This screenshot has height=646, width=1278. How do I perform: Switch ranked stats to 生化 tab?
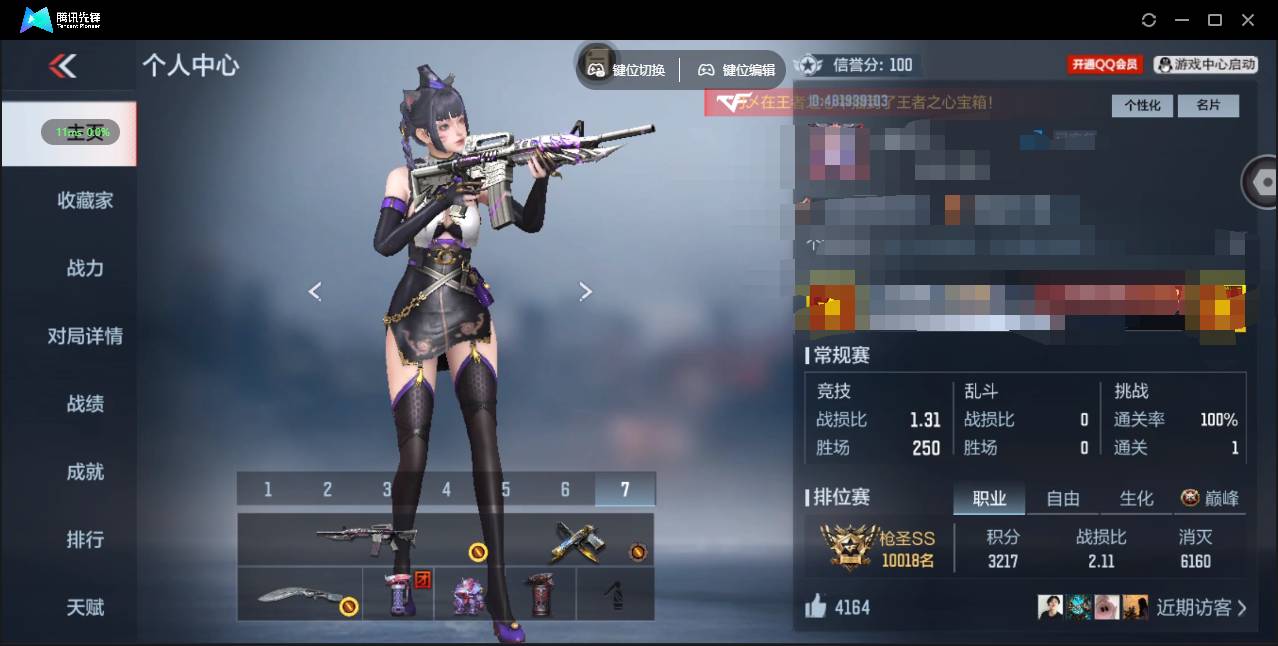[1136, 498]
